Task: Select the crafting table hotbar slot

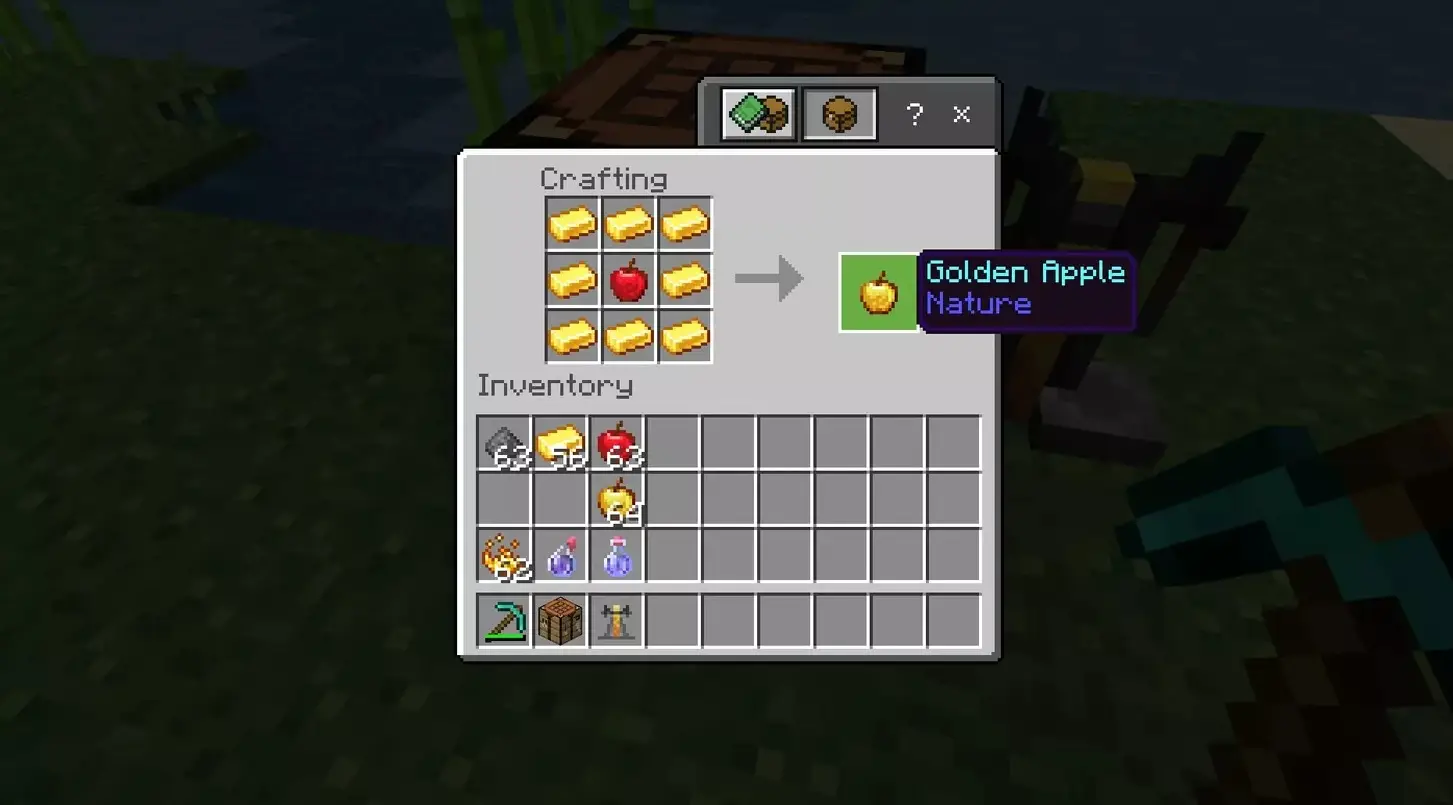Action: click(x=561, y=620)
